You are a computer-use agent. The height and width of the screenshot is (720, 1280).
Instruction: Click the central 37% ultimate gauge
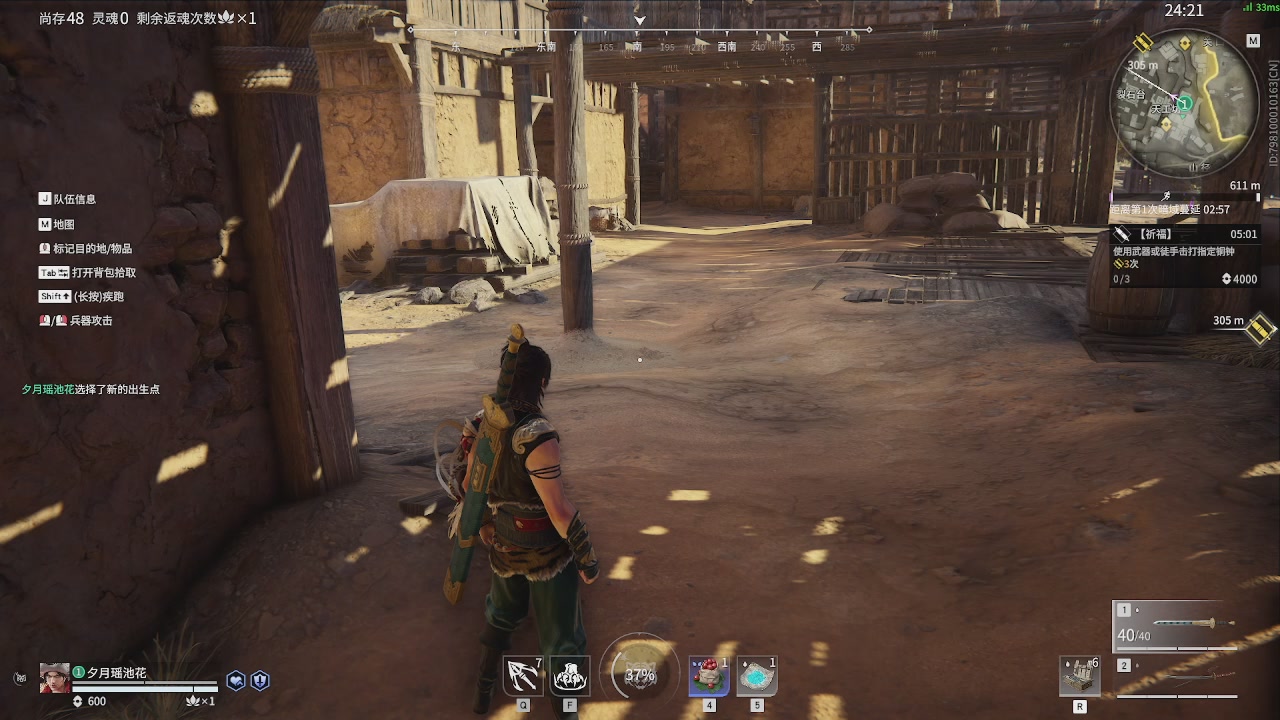[x=640, y=675]
